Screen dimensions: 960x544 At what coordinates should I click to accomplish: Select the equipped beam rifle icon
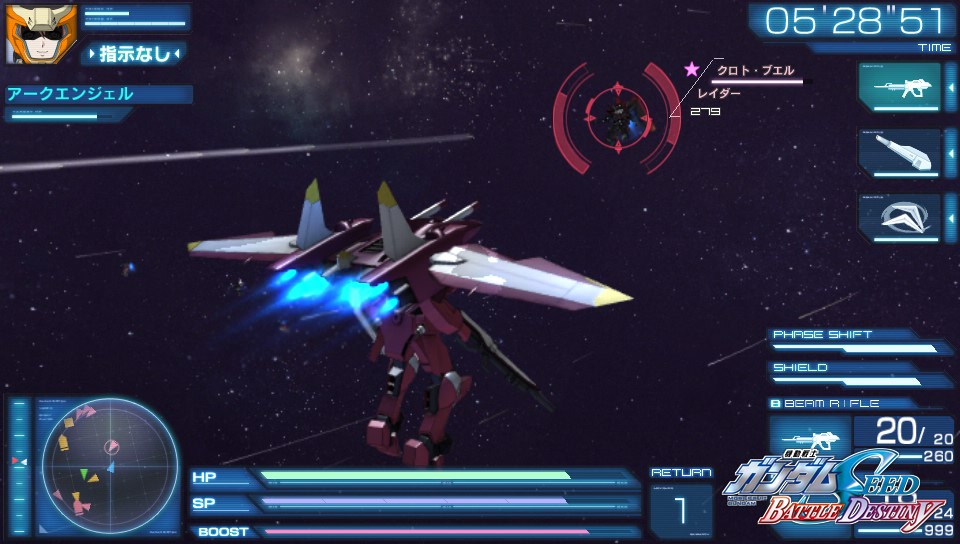coord(808,439)
